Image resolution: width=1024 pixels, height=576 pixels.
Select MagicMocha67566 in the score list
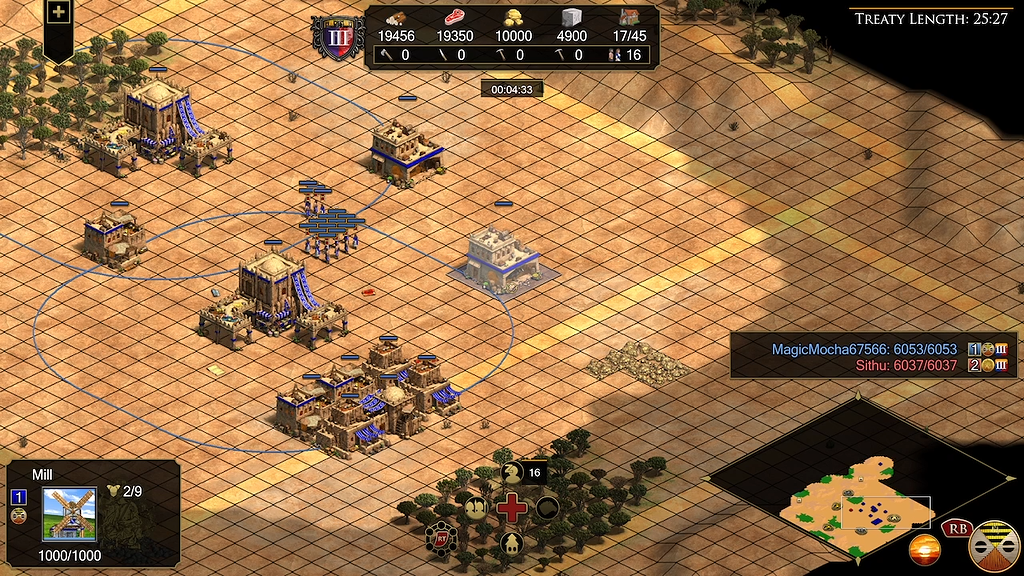pyautogui.click(x=863, y=349)
